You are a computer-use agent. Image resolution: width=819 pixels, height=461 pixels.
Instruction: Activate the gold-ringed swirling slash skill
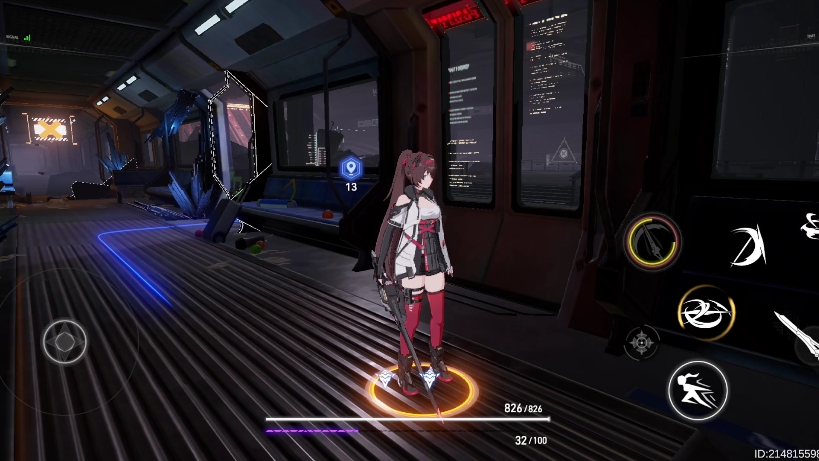(x=705, y=312)
